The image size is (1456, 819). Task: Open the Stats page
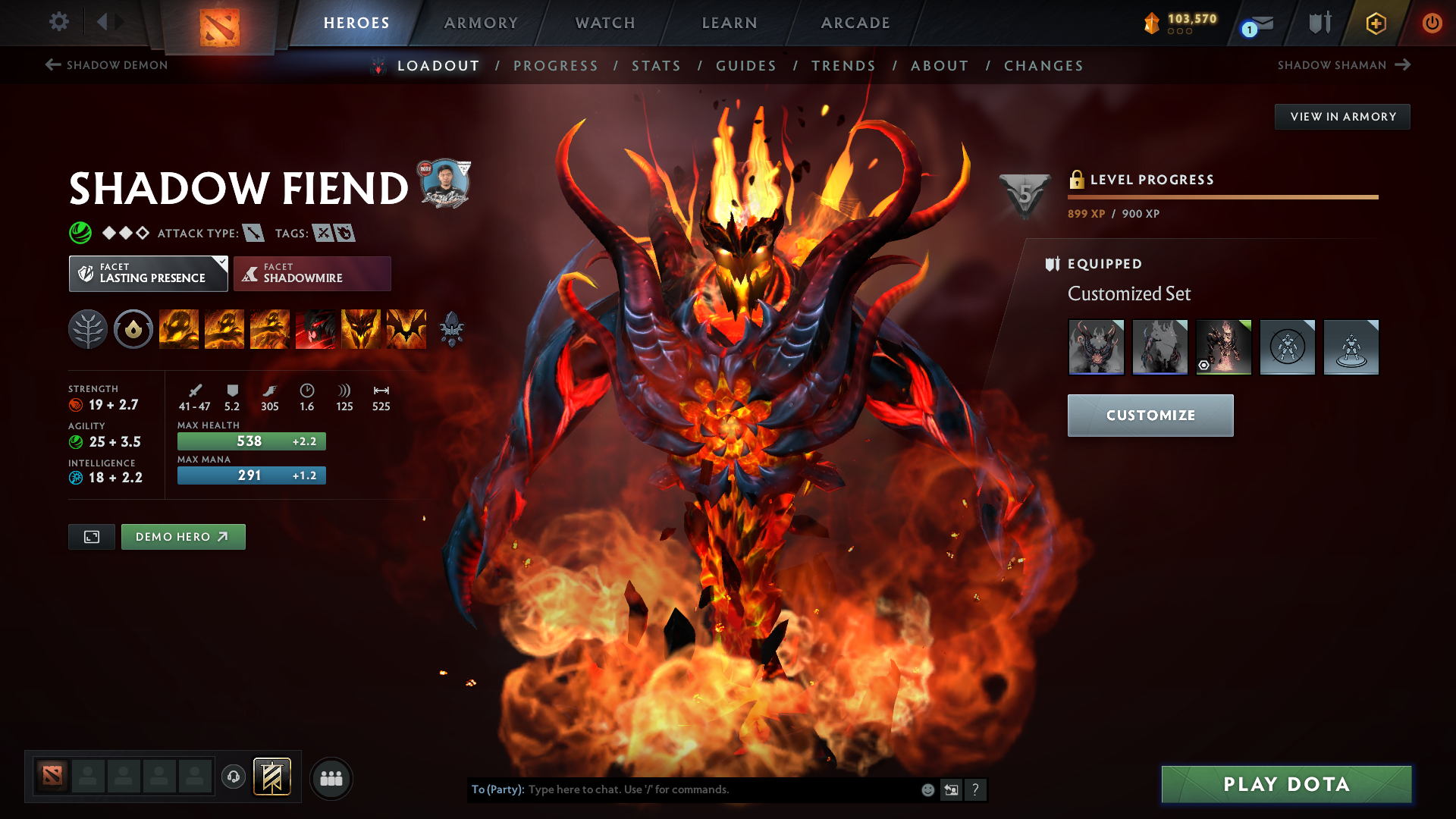coord(657,66)
